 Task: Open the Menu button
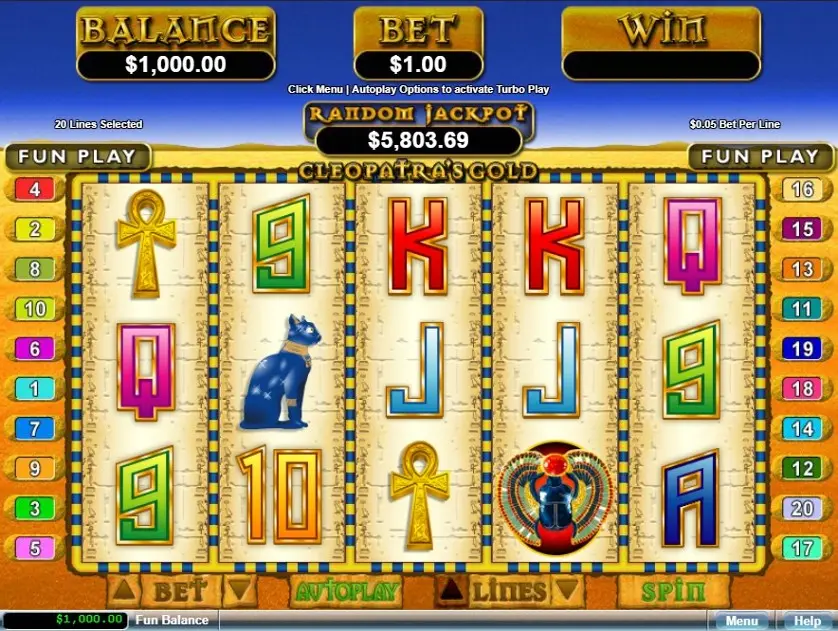(x=741, y=621)
